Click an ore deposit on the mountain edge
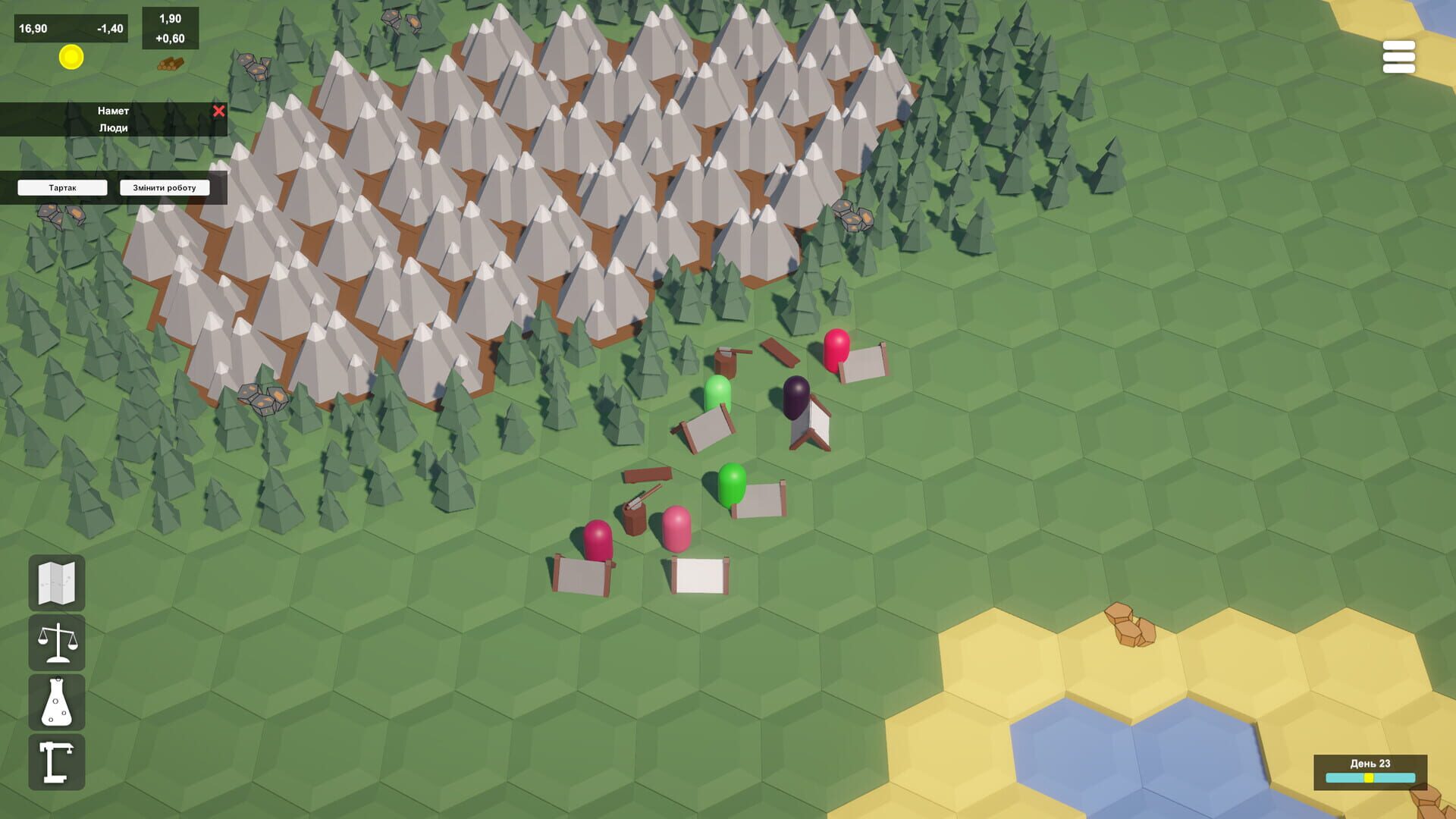 853,215
